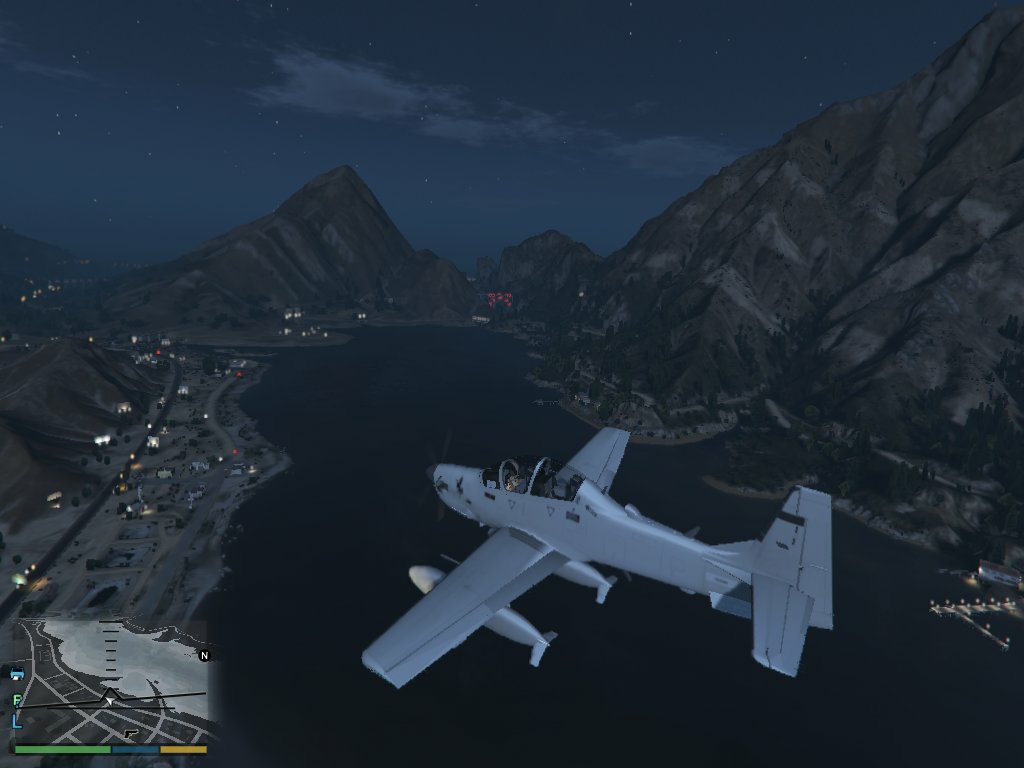Image resolution: width=1024 pixels, height=768 pixels.
Task: Select the green F character blip
Action: [17, 700]
